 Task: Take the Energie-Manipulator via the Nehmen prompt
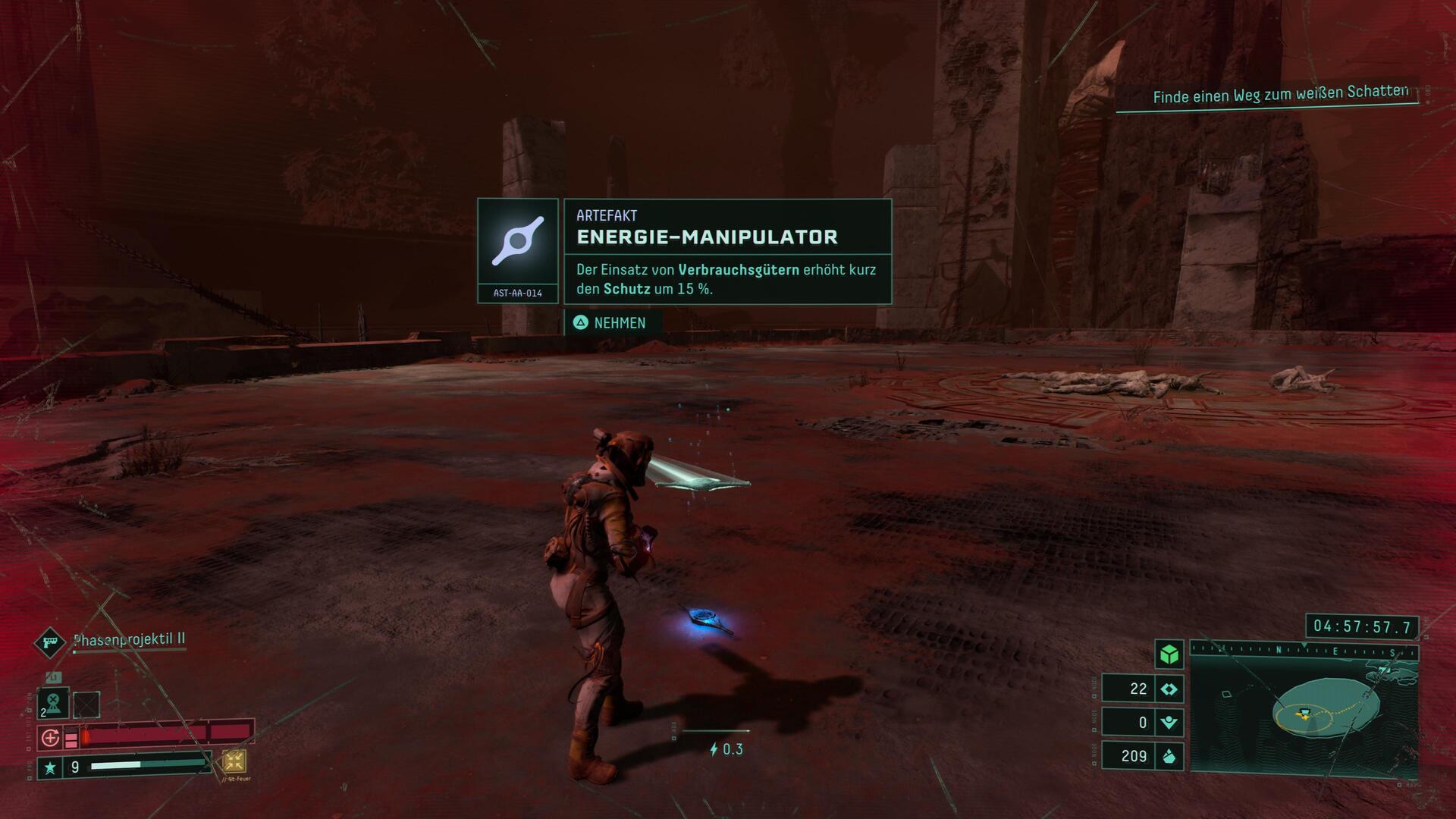point(611,323)
